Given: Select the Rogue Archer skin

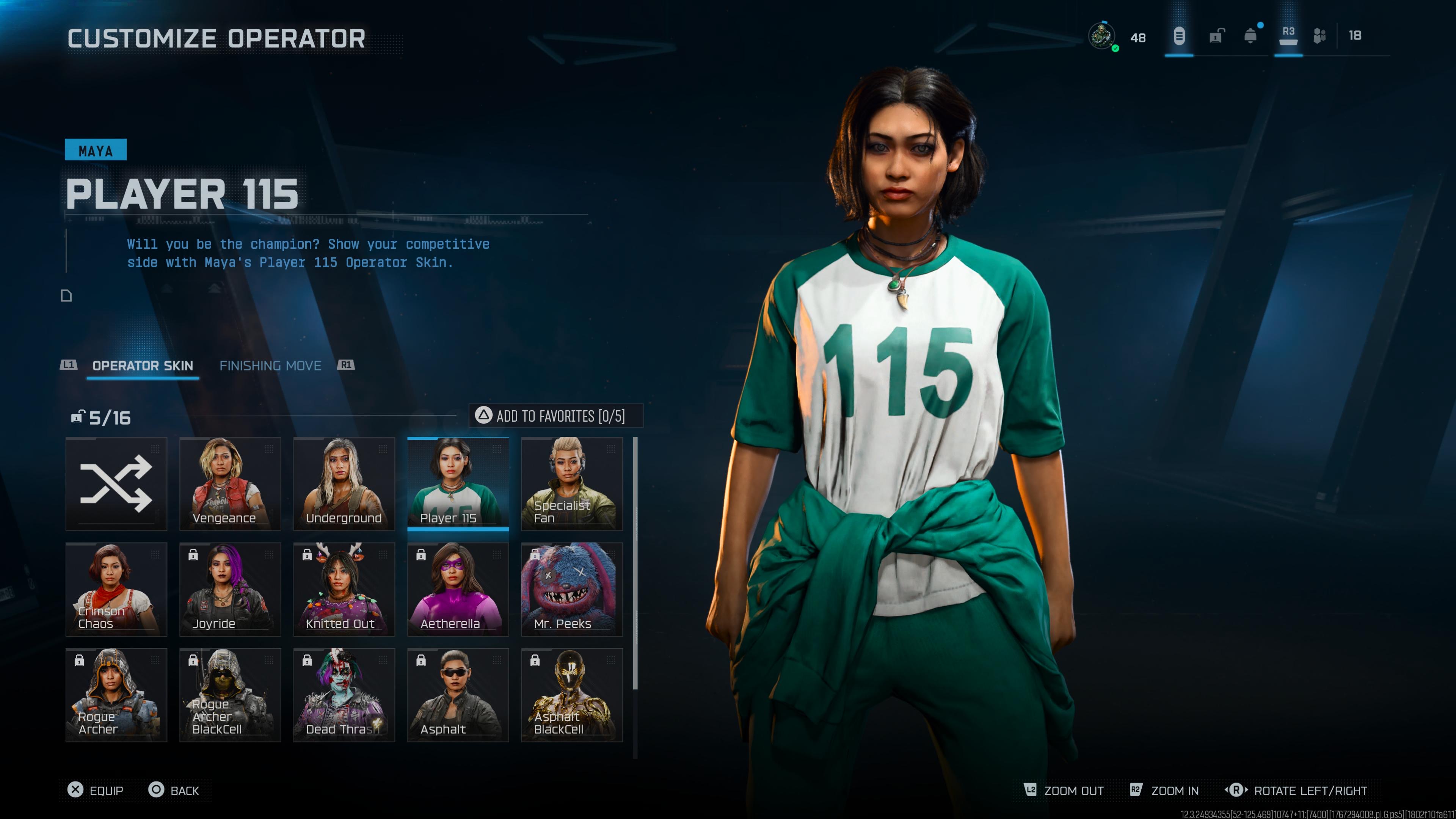Looking at the screenshot, I should 116,695.
